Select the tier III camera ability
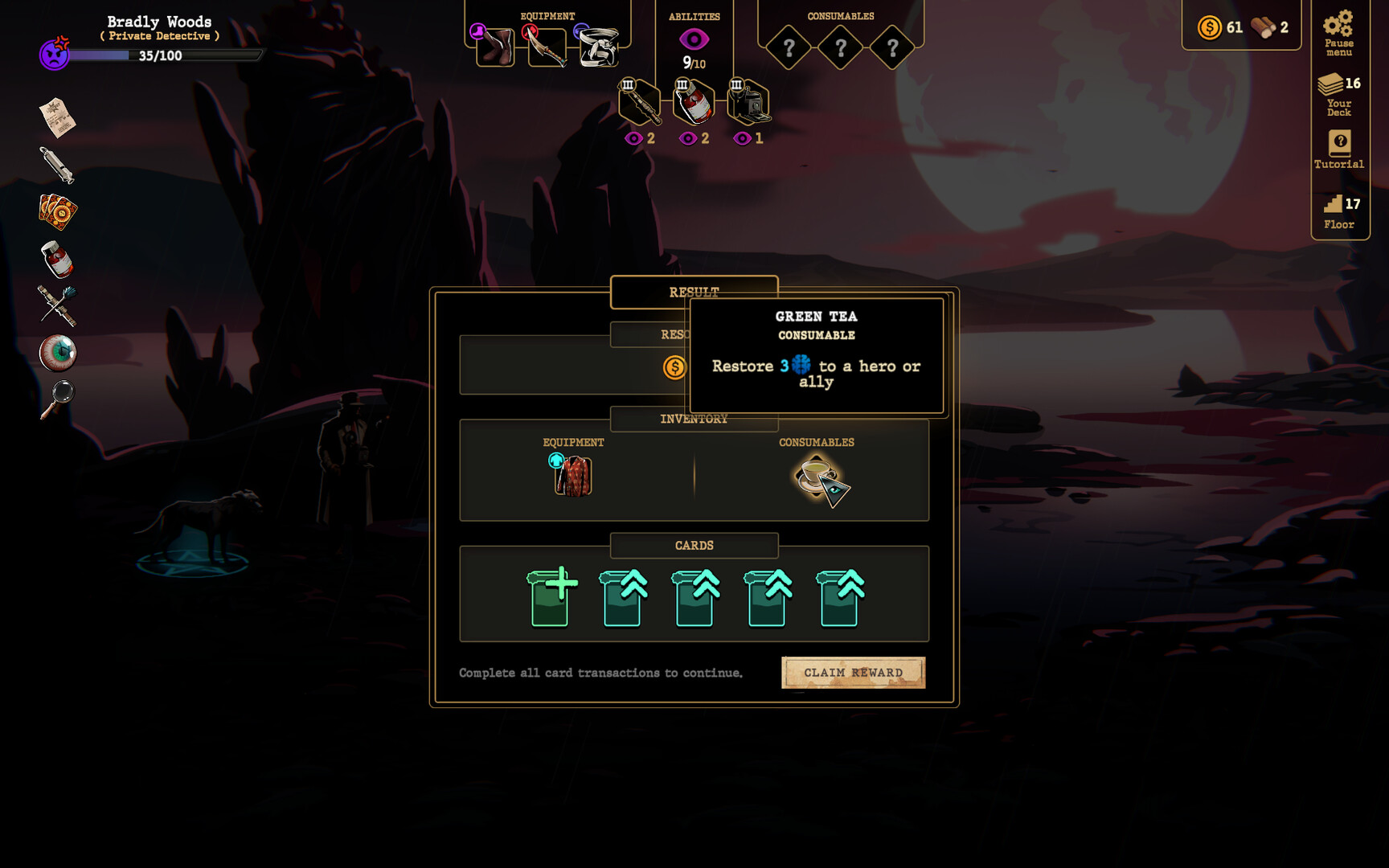This screenshot has height=868, width=1389. (x=747, y=101)
